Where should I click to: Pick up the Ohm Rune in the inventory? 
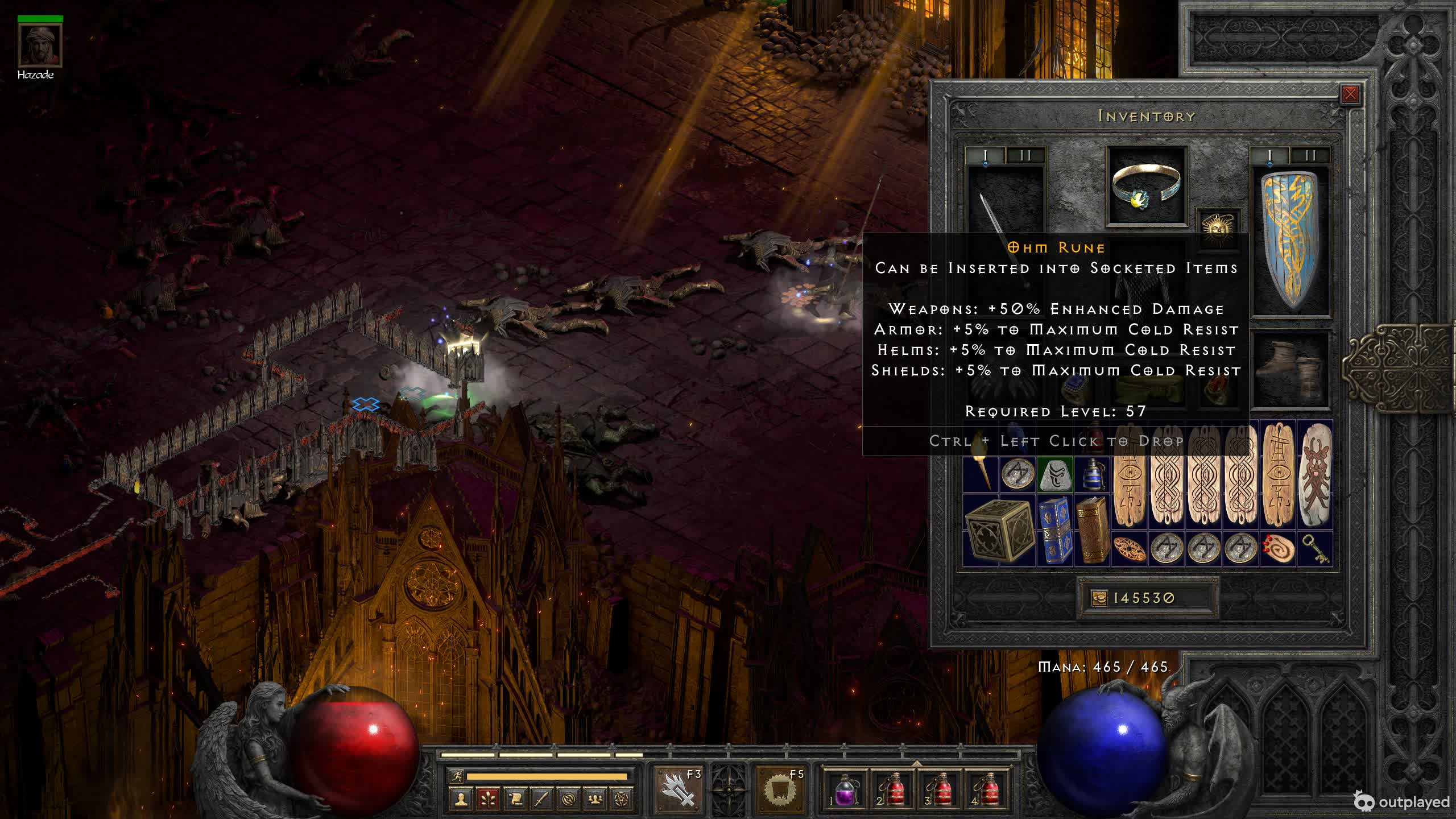coord(1054,474)
